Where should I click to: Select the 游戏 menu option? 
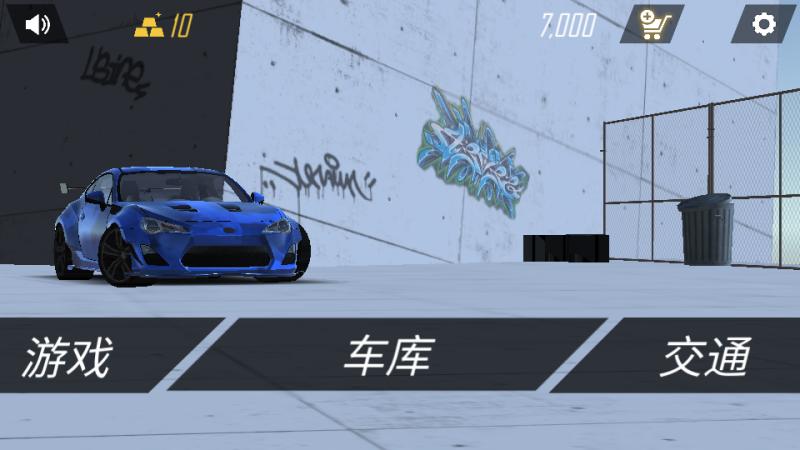(70, 356)
